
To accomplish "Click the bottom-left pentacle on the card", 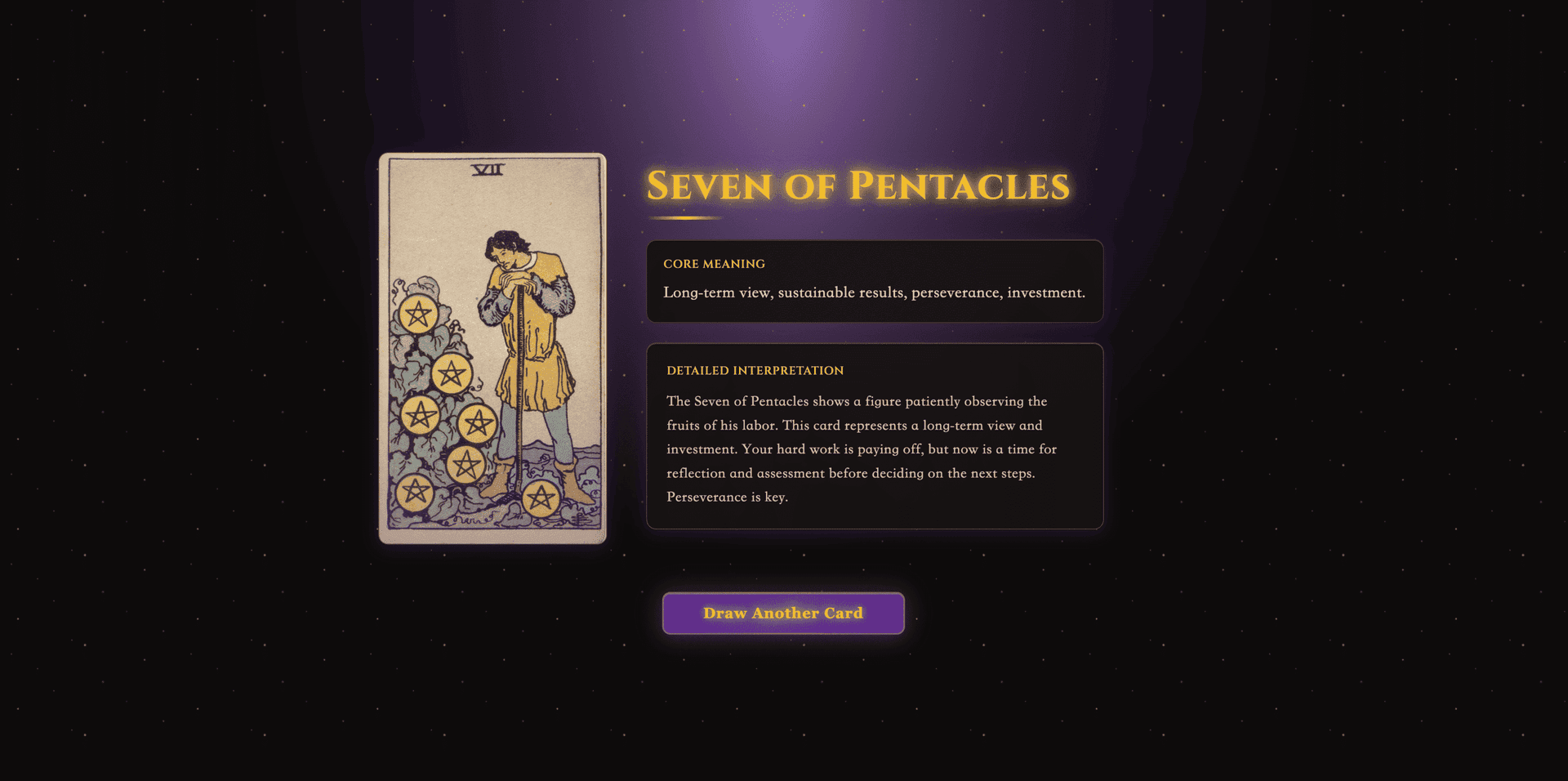I will click(418, 493).
